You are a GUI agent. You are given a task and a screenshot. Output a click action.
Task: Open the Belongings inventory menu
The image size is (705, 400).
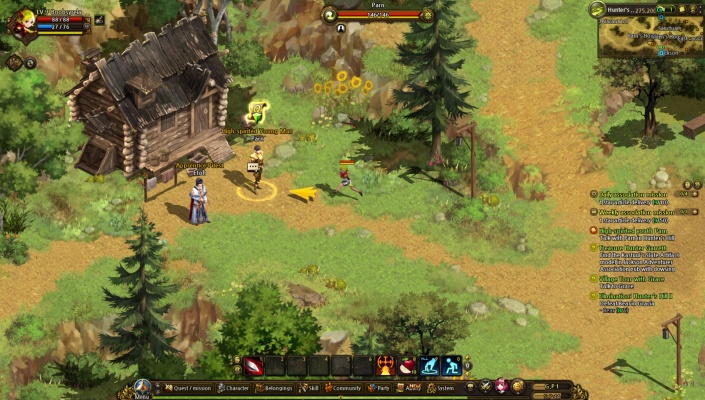click(276, 388)
